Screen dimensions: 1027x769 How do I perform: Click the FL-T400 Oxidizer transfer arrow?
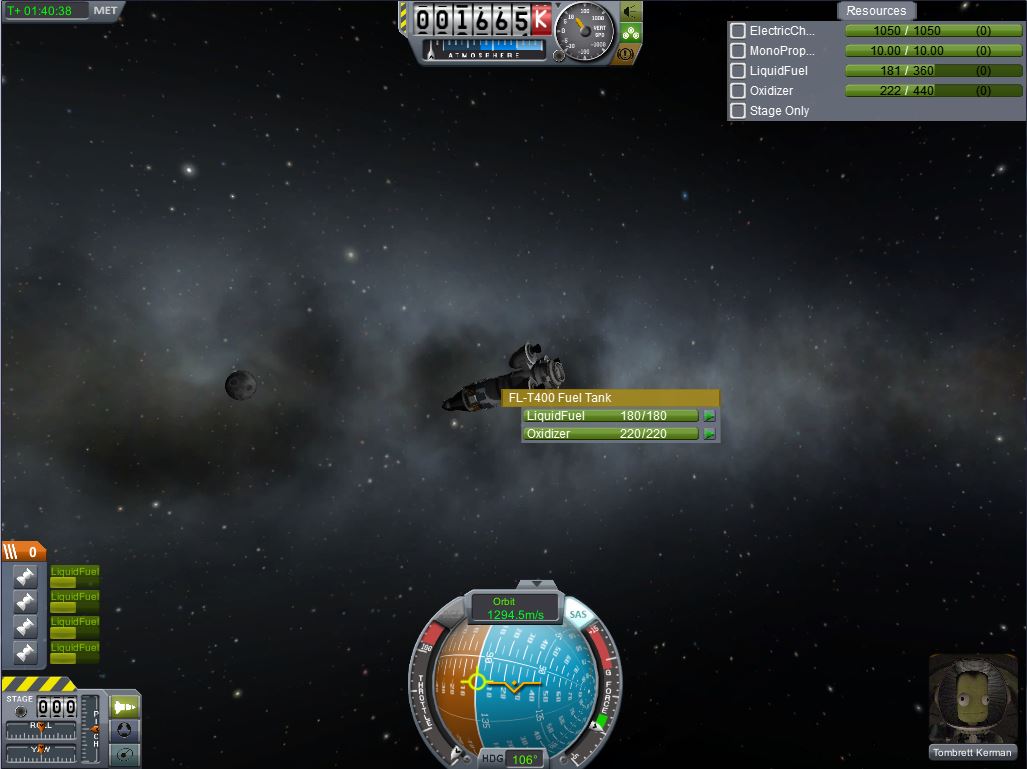710,434
